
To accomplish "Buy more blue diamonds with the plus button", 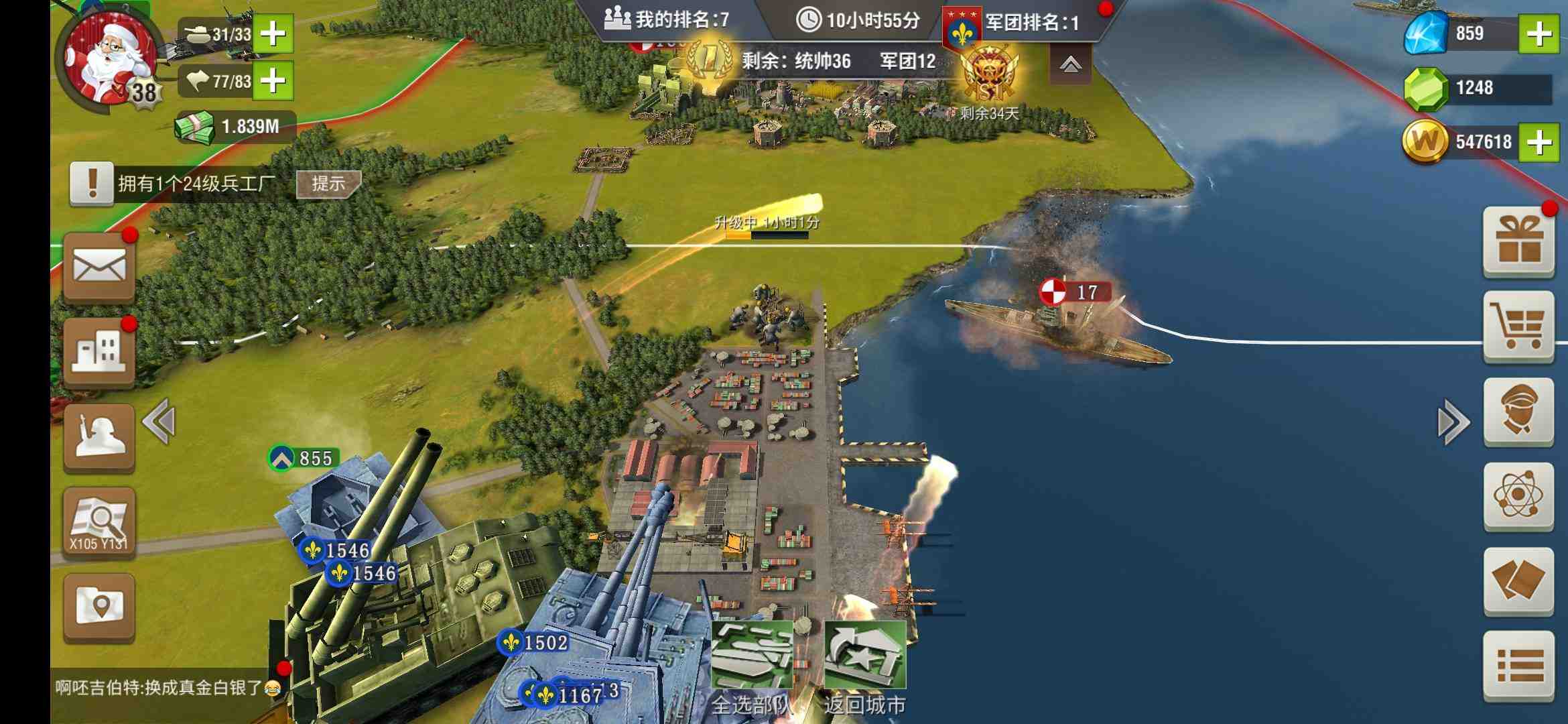I will pyautogui.click(x=1539, y=34).
